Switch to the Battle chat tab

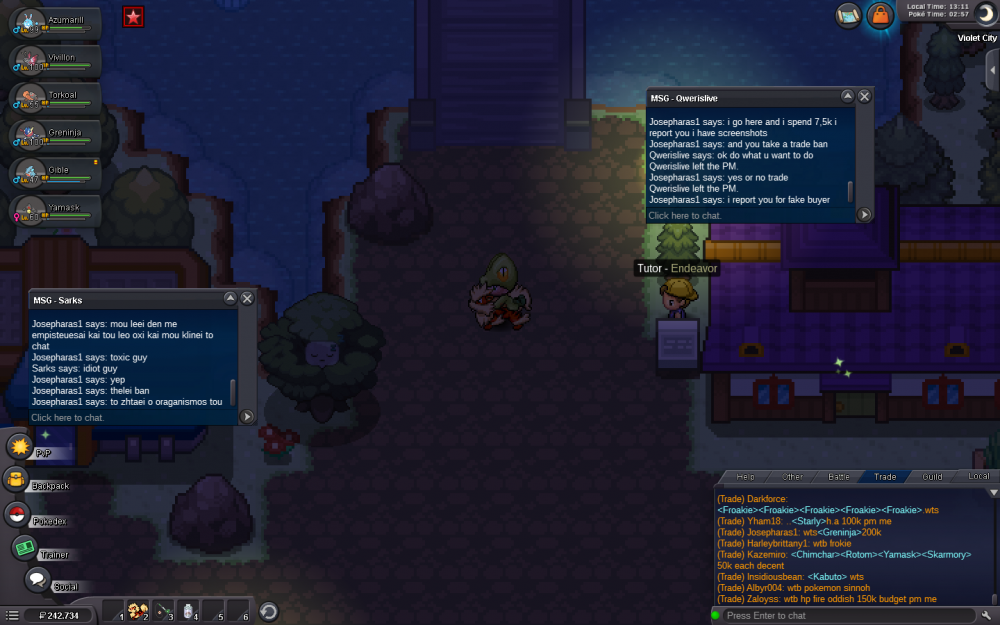point(839,477)
